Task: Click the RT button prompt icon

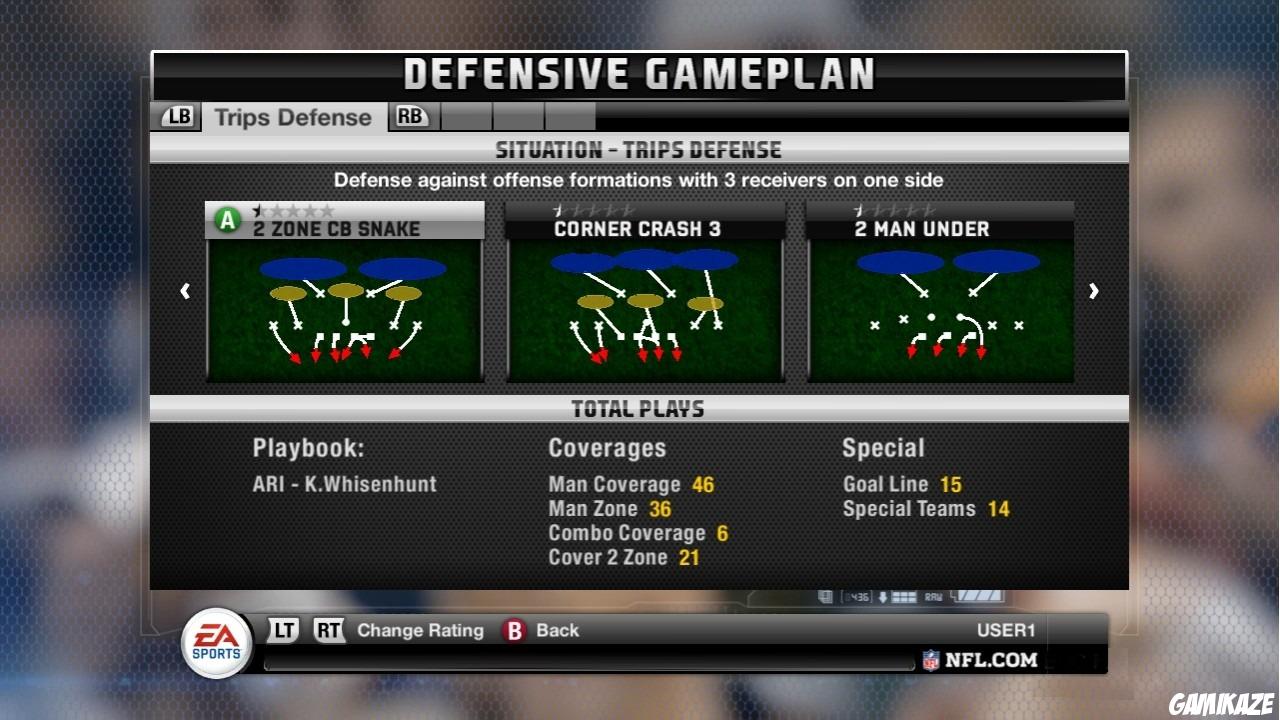Action: point(331,630)
